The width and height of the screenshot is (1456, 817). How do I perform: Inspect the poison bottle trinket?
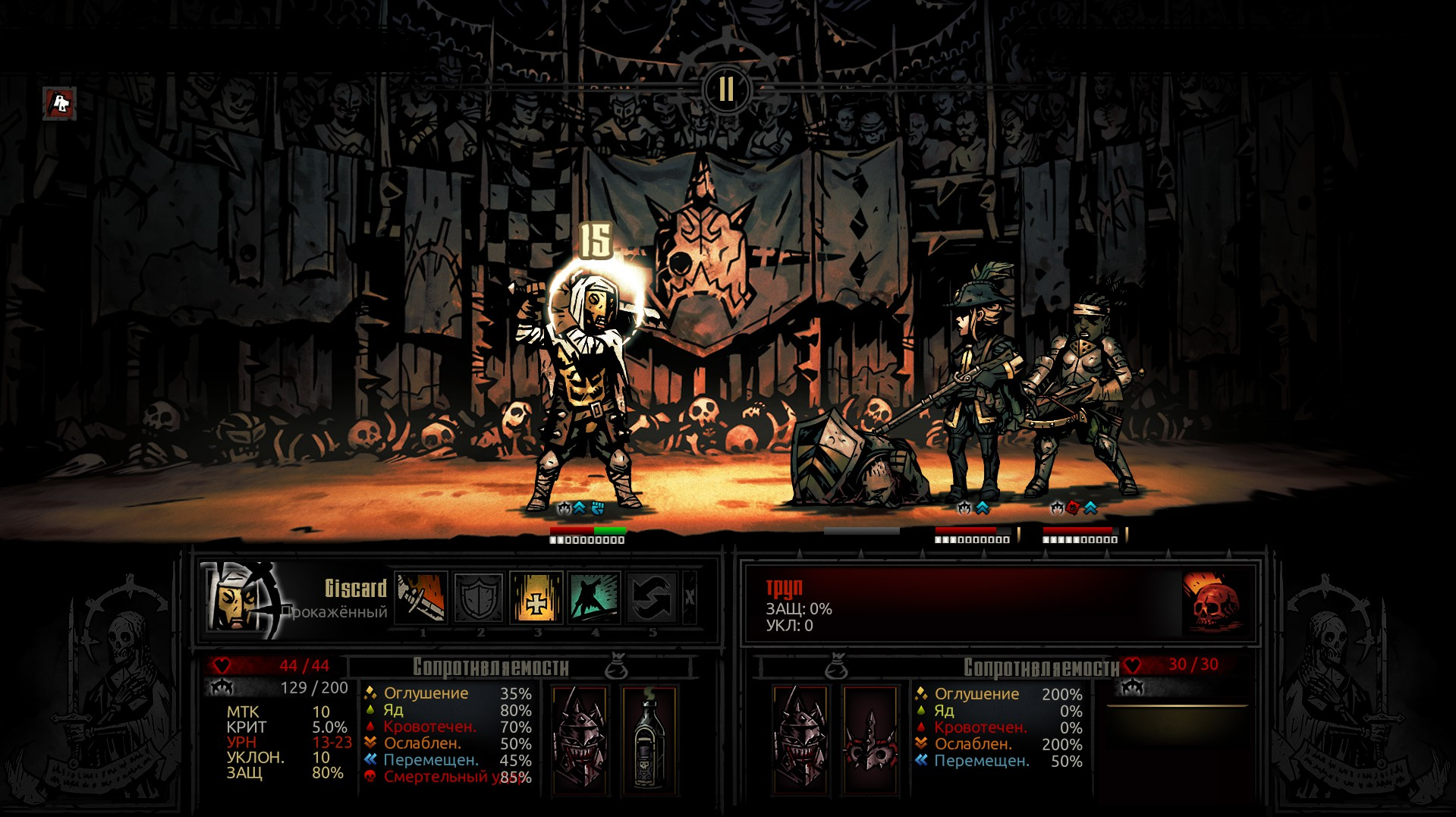click(649, 740)
